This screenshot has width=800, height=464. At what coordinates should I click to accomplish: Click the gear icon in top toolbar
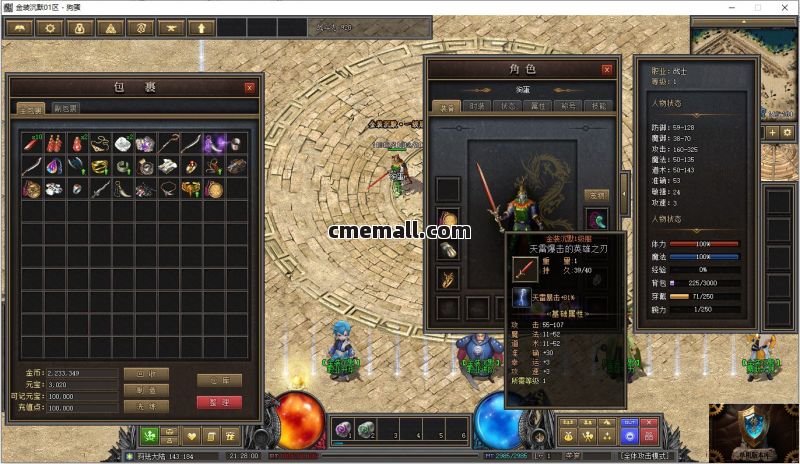pyautogui.click(x=48, y=28)
